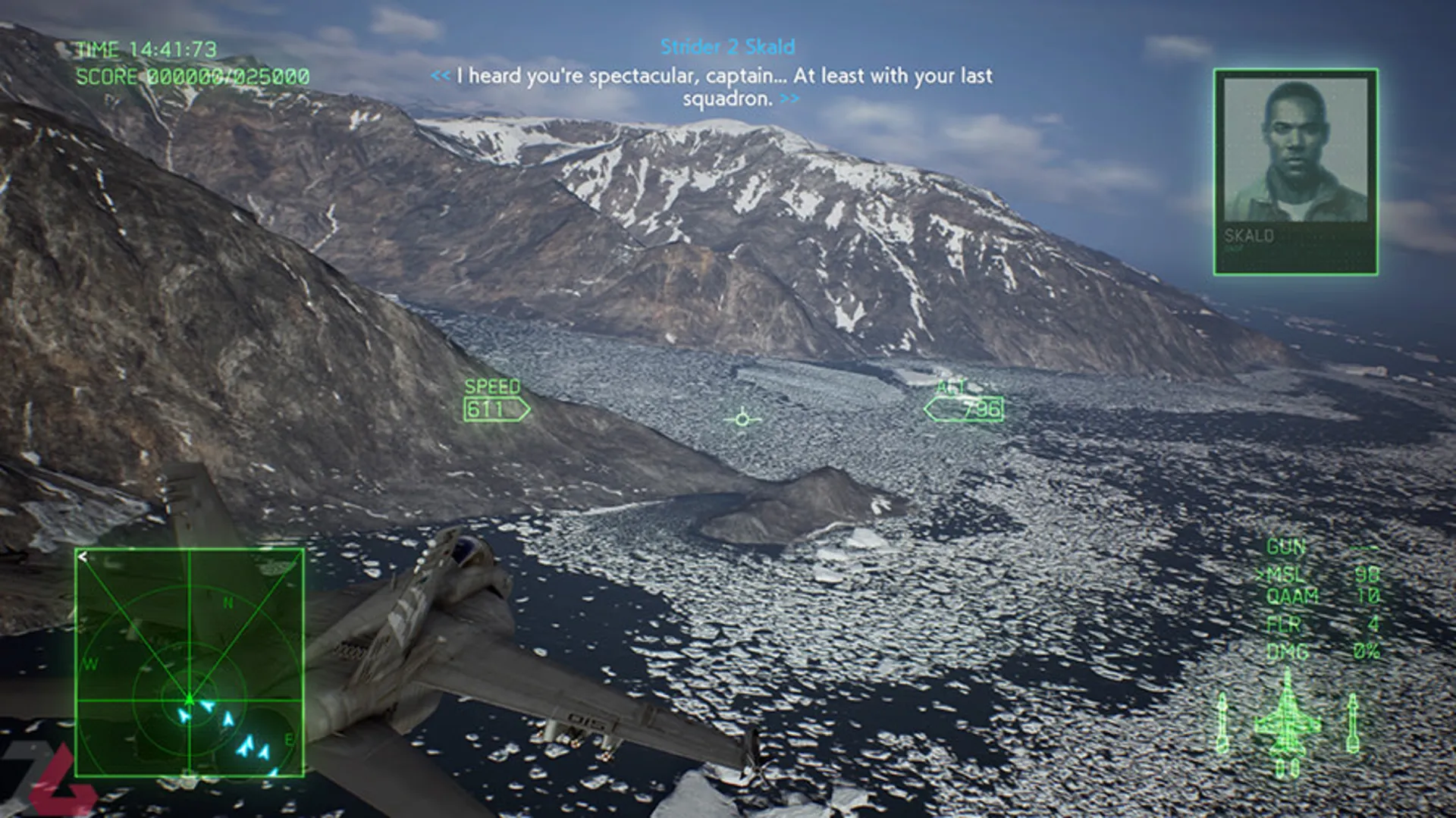Click the green radar minimap
Screen dimensions: 1456x818
click(x=190, y=663)
